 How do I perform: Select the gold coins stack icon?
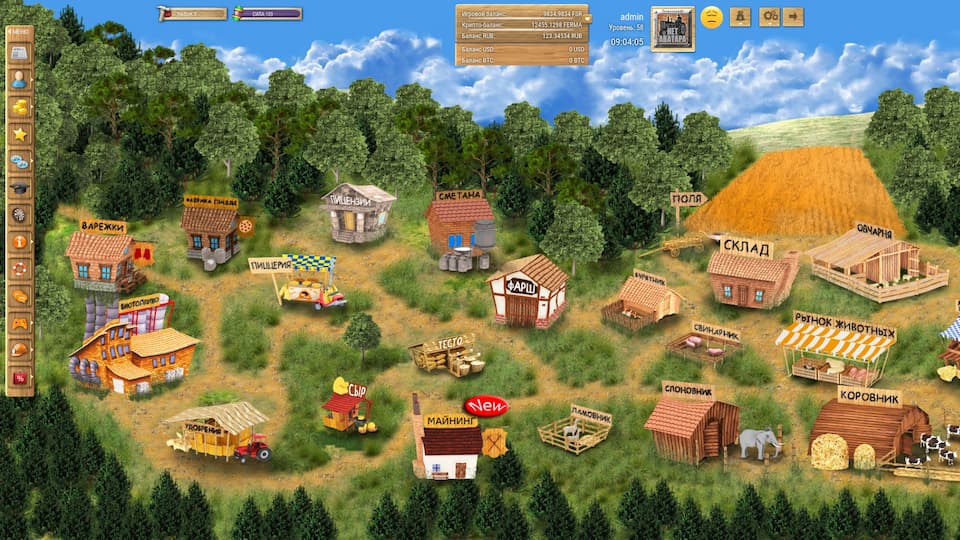point(19,107)
